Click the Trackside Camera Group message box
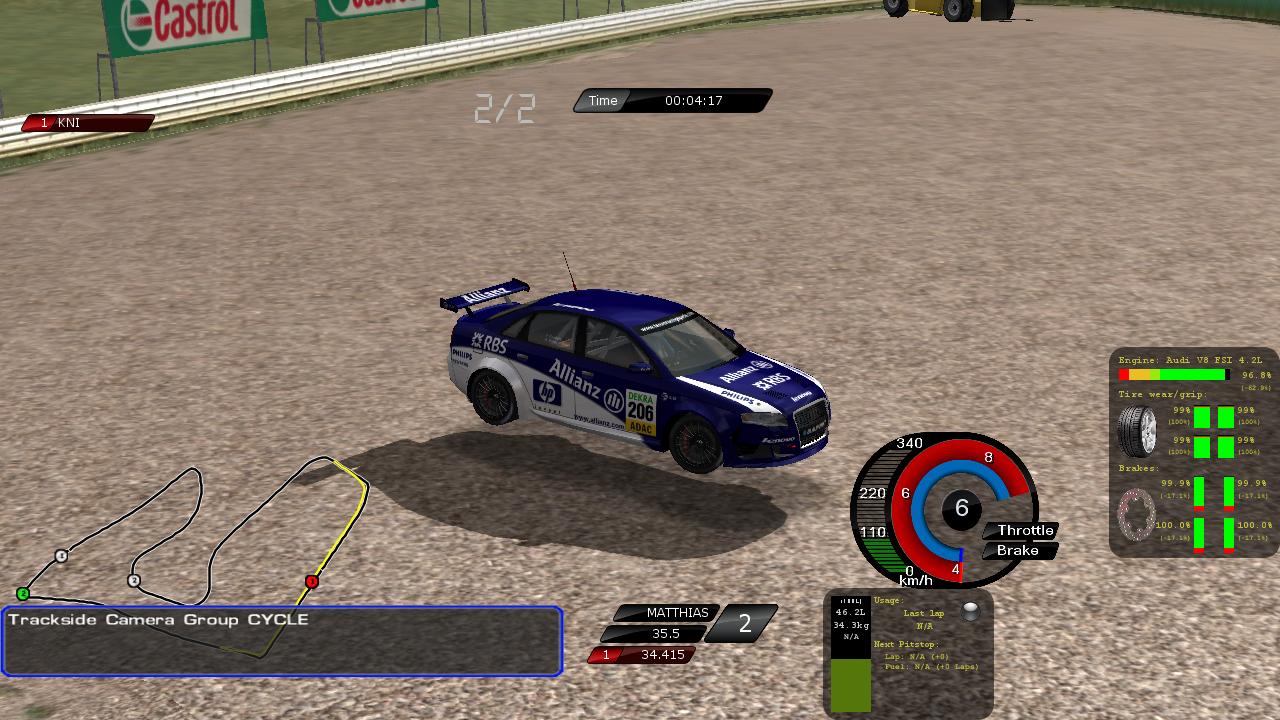The height and width of the screenshot is (720, 1280). (282, 641)
